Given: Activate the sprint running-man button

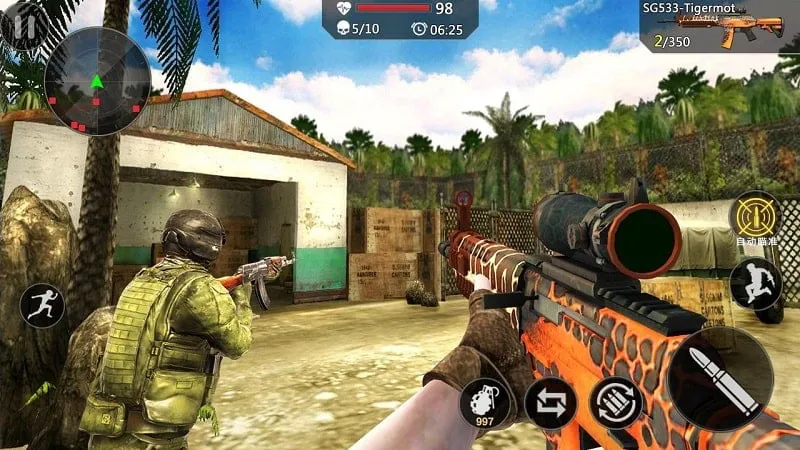Looking at the screenshot, I should tap(42, 305).
